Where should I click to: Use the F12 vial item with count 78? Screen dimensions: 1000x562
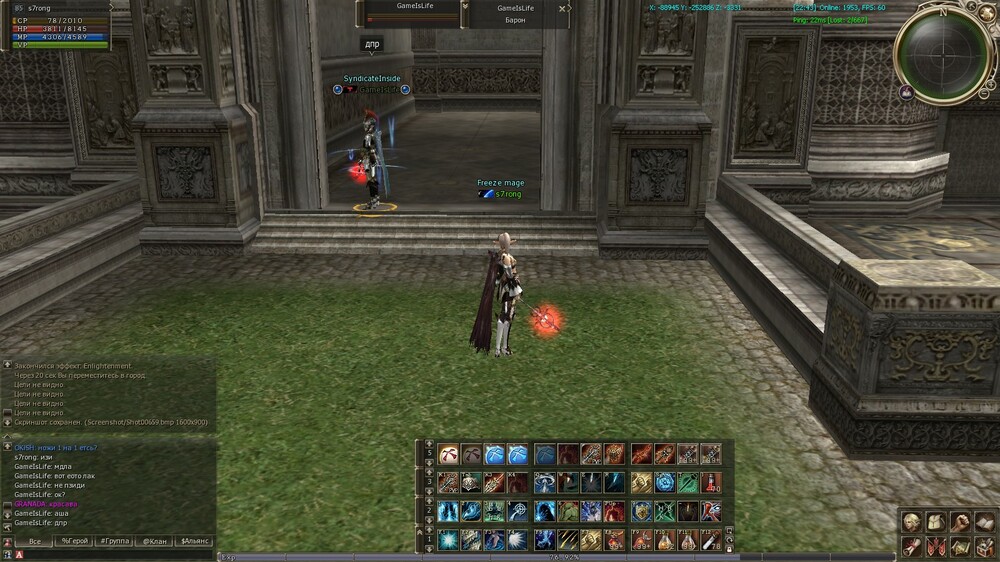[710, 540]
